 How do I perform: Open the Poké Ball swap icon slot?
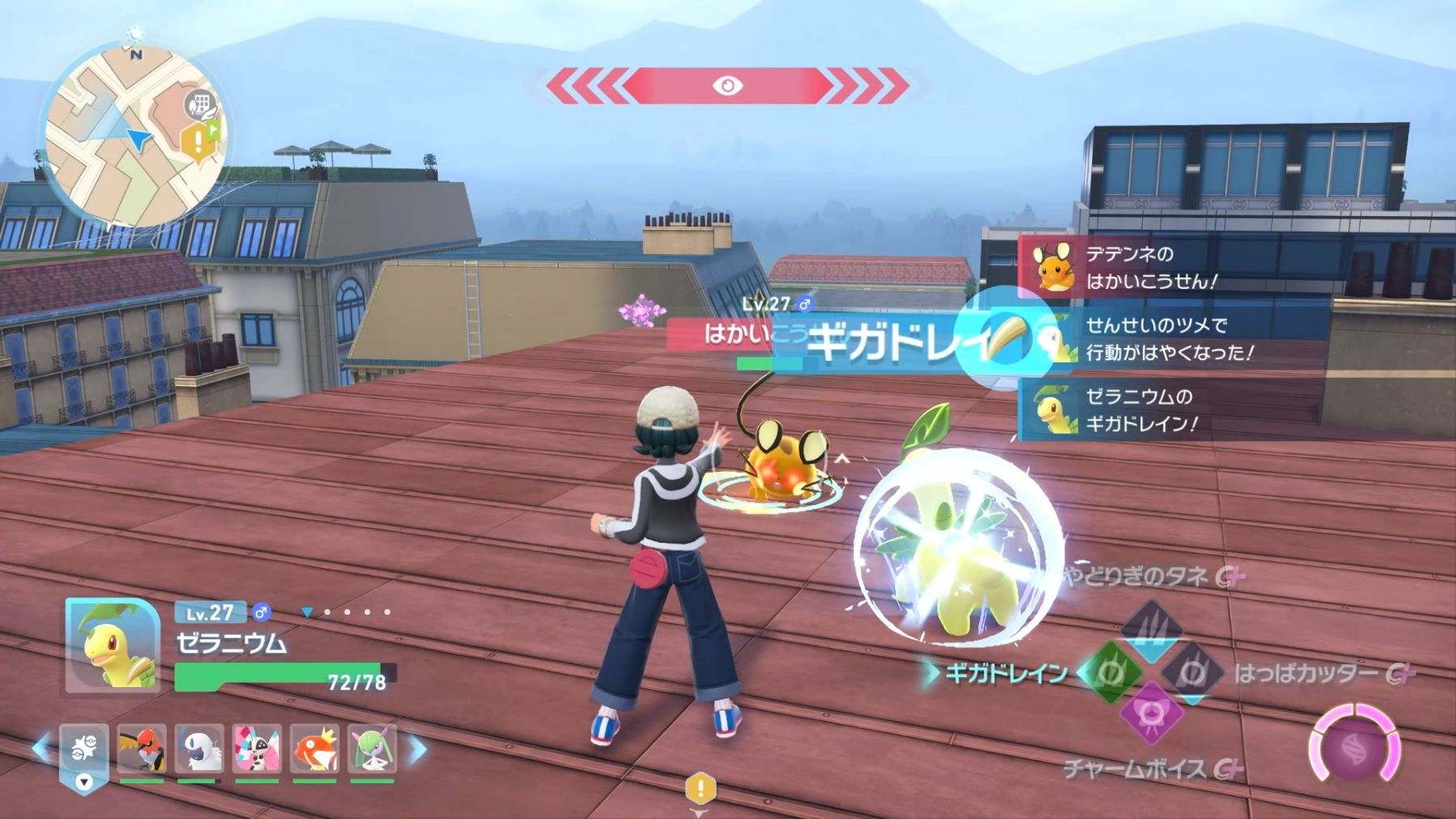[x=83, y=751]
